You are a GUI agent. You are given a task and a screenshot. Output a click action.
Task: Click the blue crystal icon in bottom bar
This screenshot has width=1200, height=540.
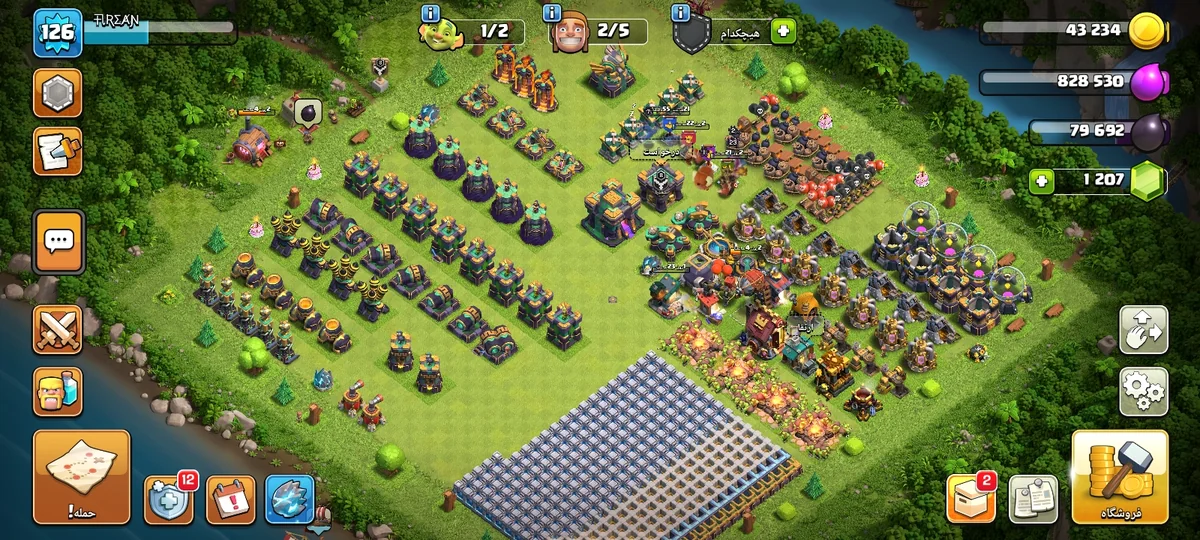(290, 498)
